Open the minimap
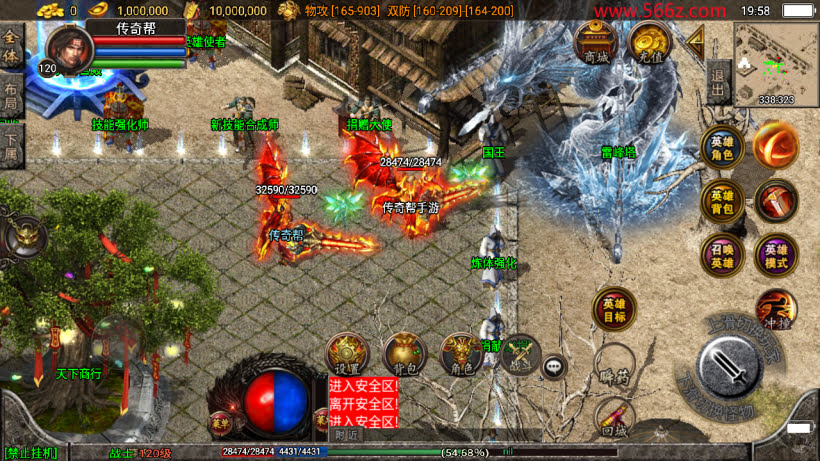The height and width of the screenshot is (461, 820). 776,63
